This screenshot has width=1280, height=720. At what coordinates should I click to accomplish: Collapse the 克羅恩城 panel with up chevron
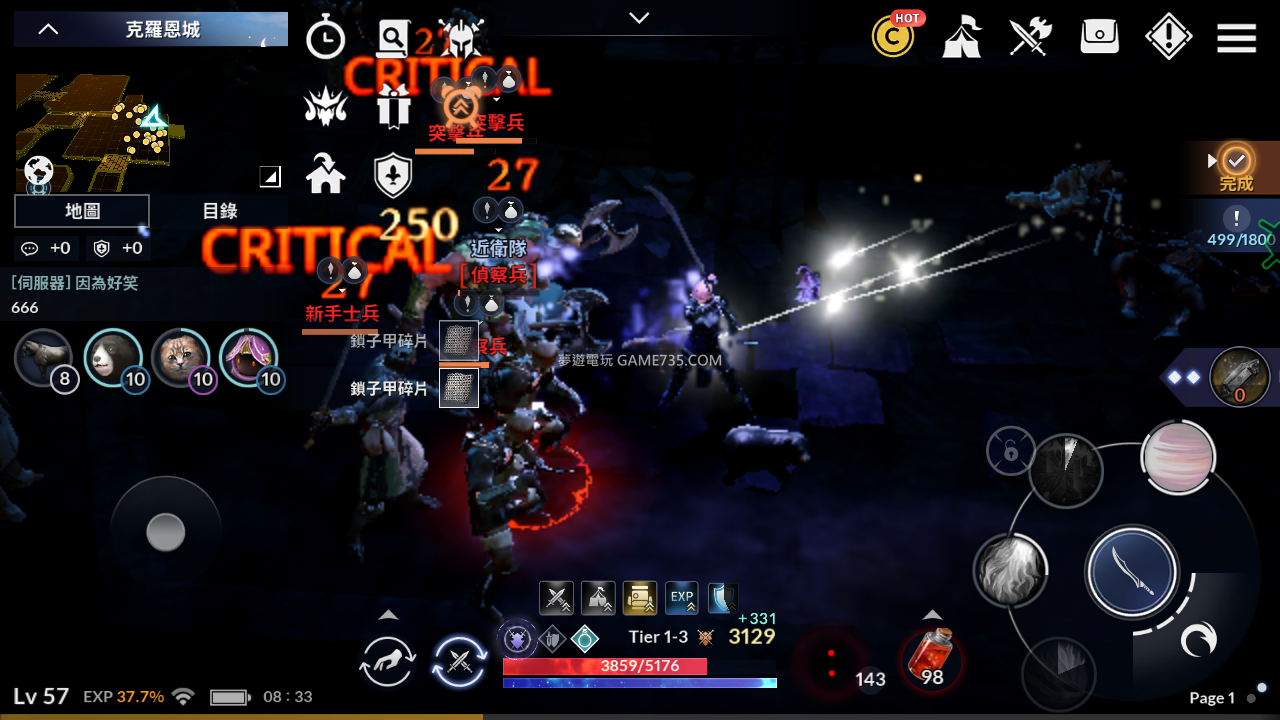pos(47,28)
